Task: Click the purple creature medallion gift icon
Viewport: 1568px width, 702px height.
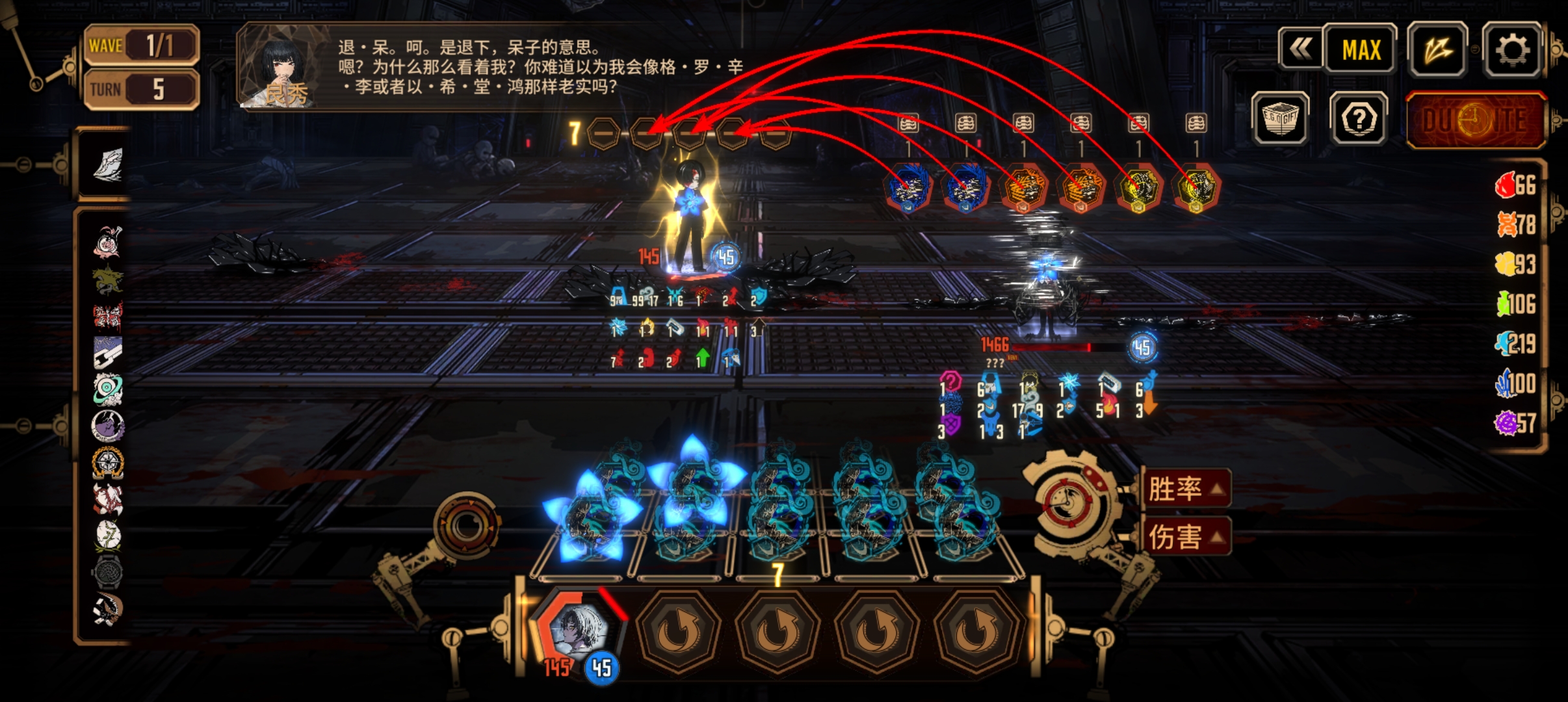Action: pos(107,426)
